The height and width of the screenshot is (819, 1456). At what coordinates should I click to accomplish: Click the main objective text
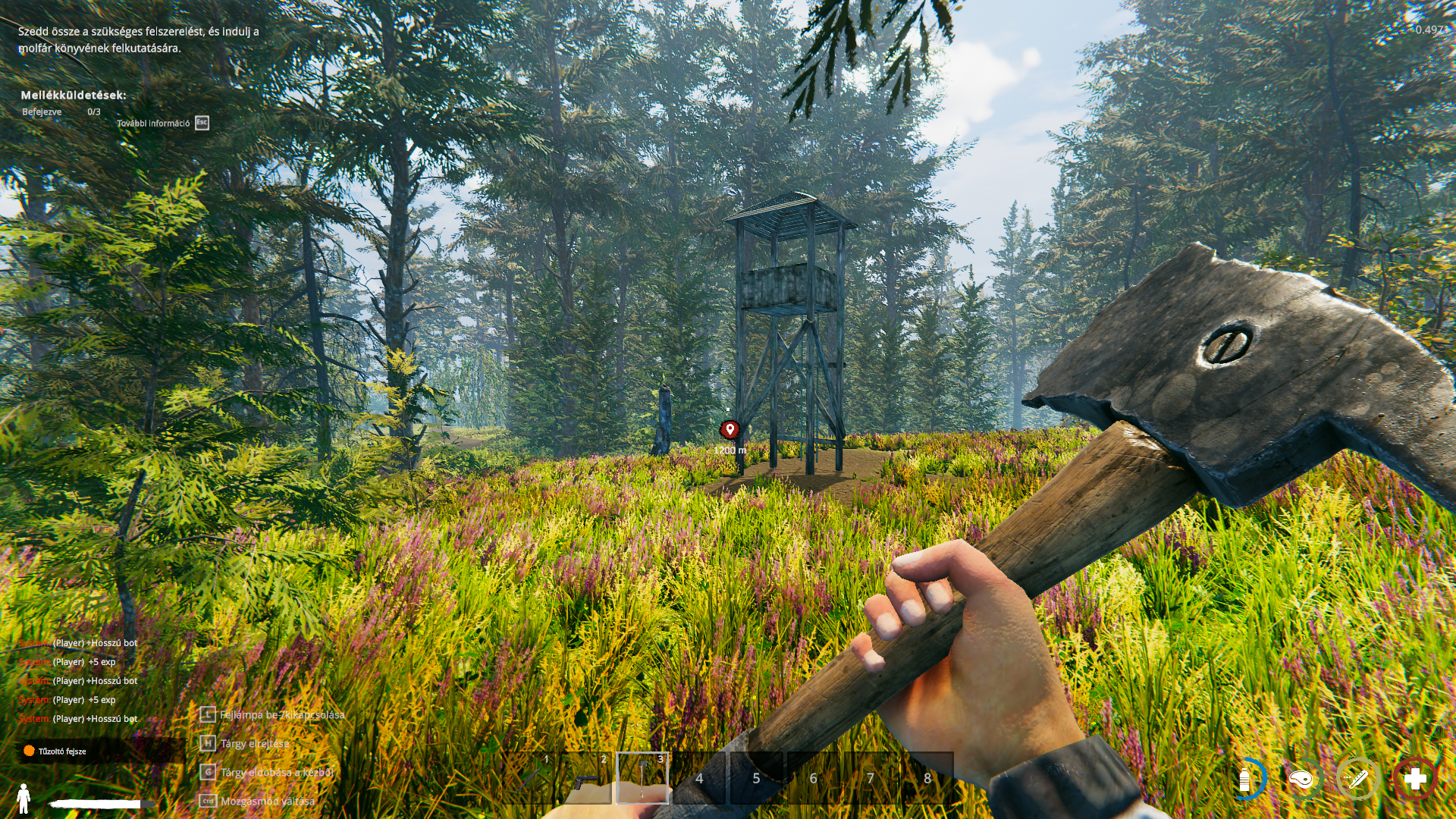[x=139, y=39]
